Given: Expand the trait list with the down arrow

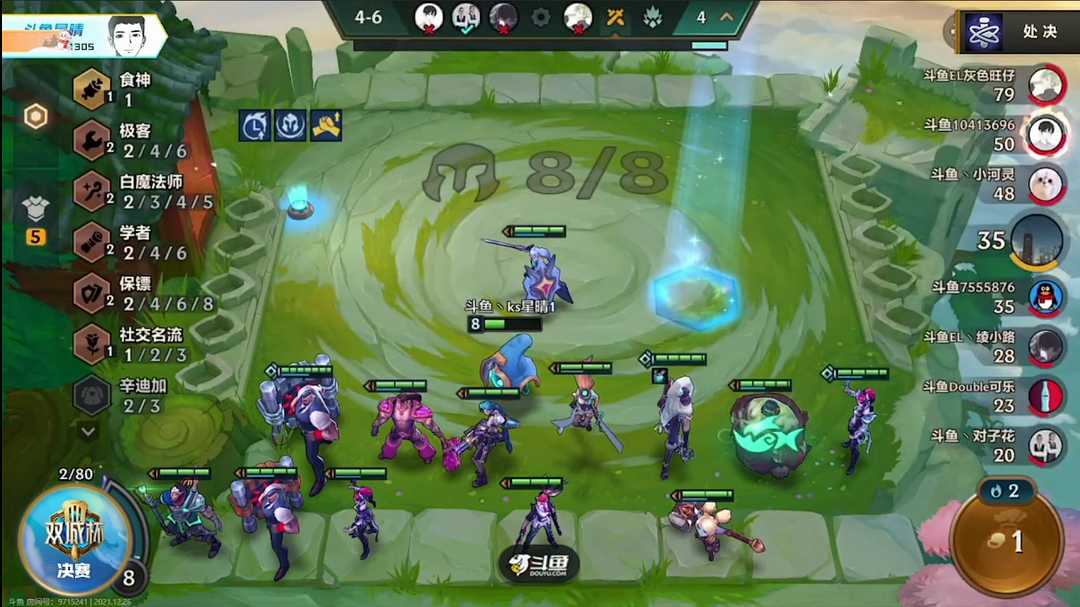Looking at the screenshot, I should [x=89, y=432].
